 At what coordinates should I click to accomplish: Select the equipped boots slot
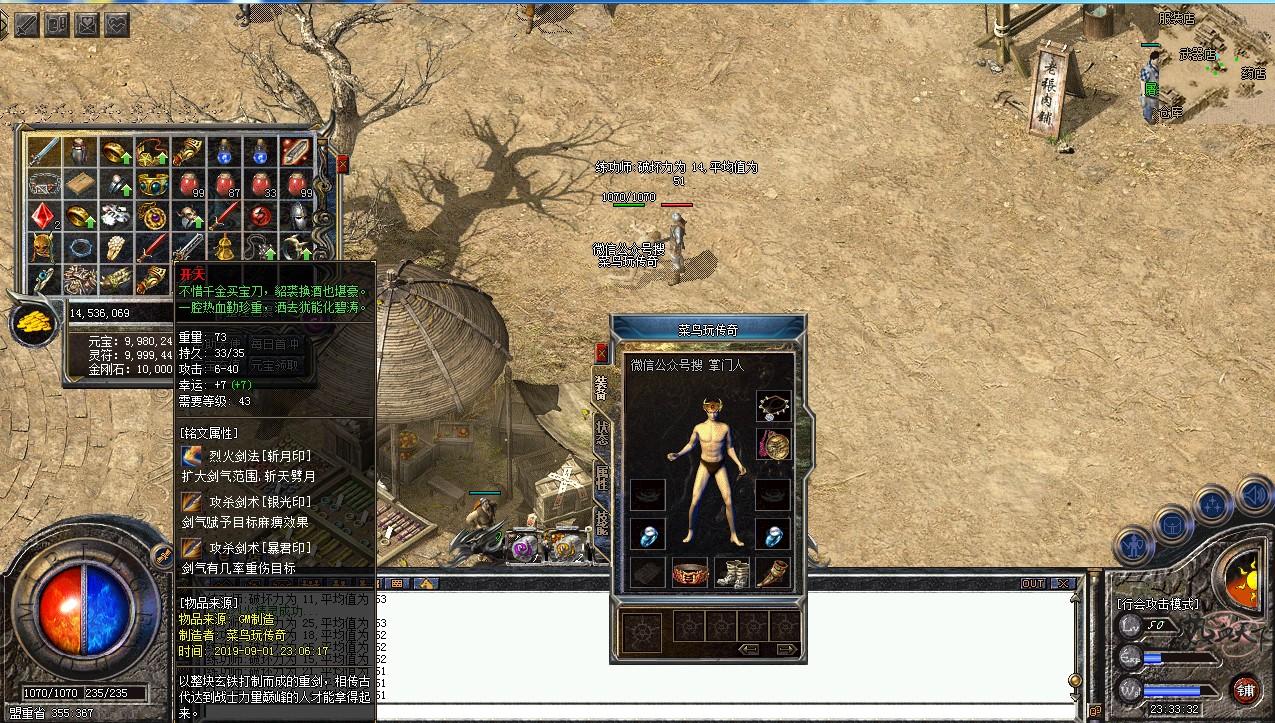[x=732, y=573]
